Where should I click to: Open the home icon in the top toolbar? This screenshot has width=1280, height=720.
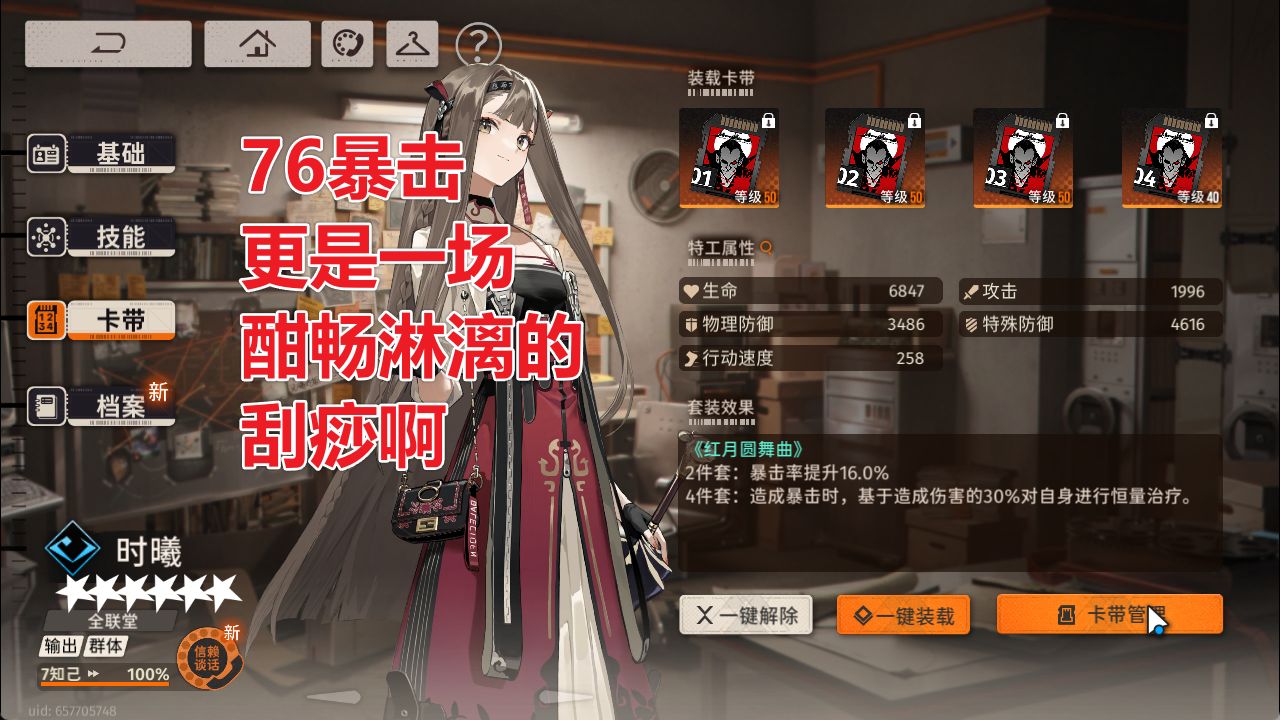256,41
